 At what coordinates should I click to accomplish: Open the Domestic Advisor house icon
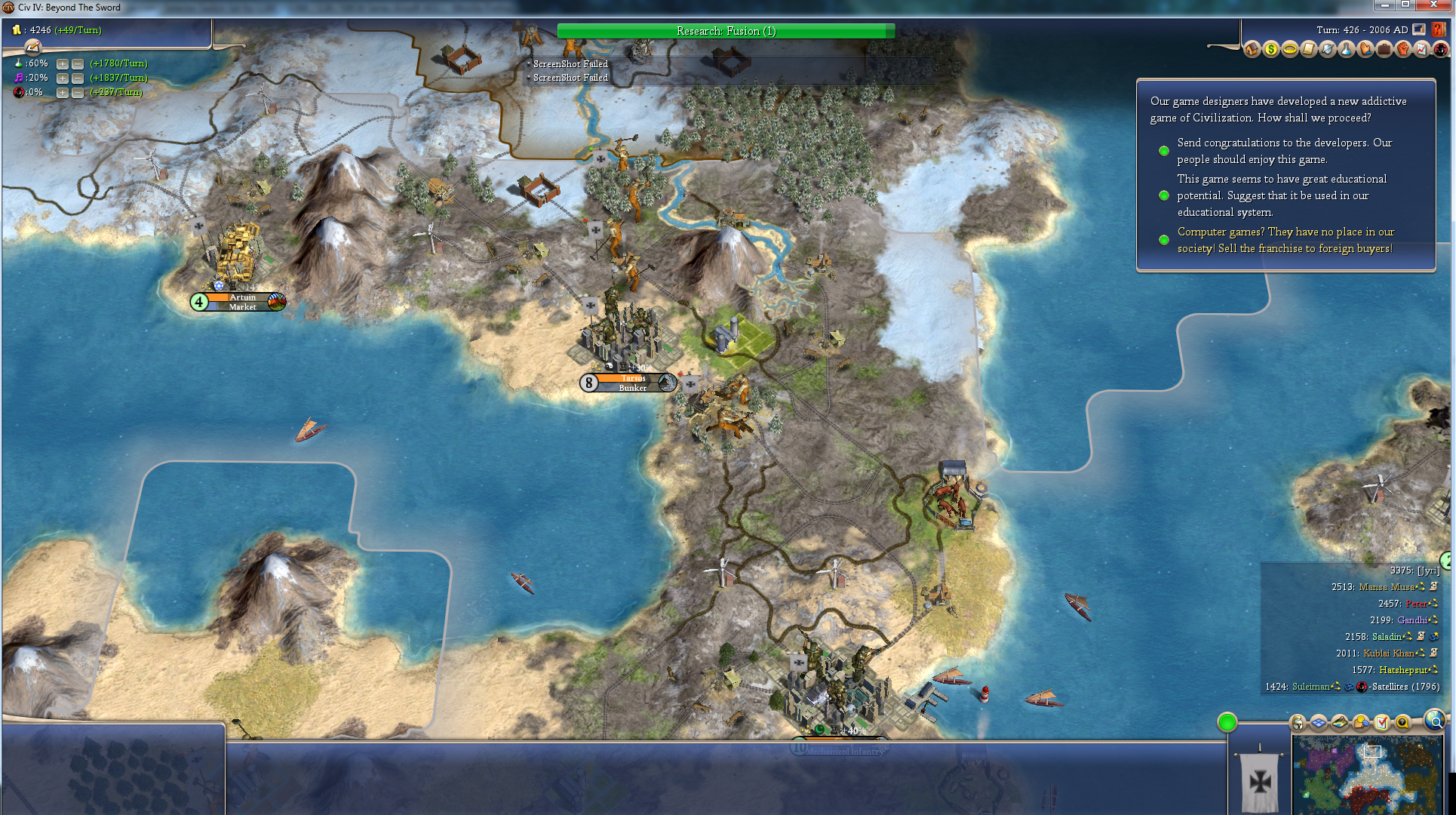1252,50
